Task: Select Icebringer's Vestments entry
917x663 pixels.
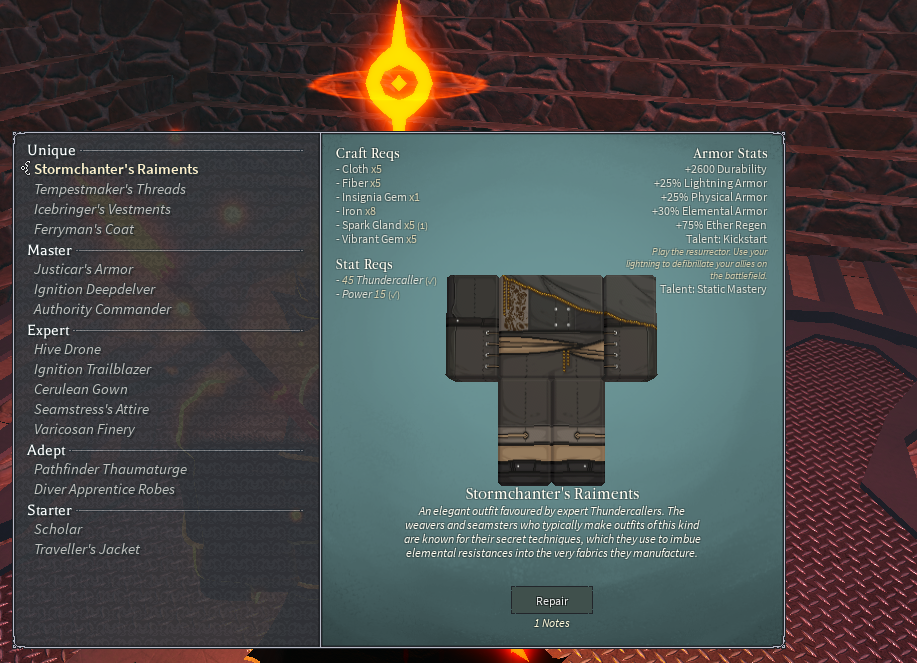Action: [102, 209]
